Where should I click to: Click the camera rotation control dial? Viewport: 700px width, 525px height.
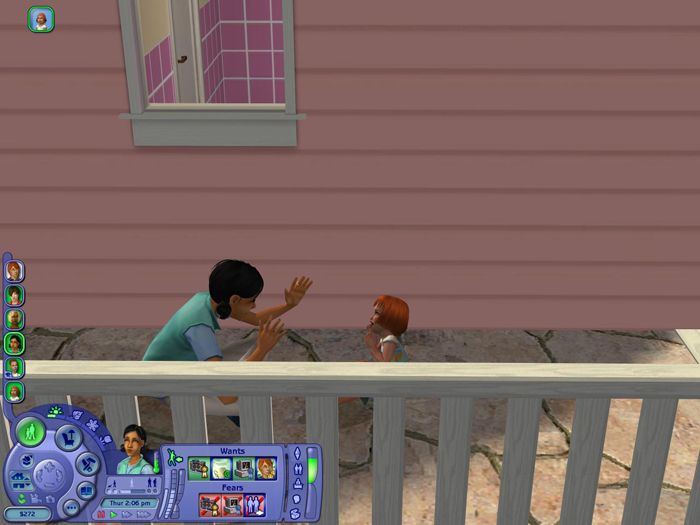pyautogui.click(x=47, y=474)
